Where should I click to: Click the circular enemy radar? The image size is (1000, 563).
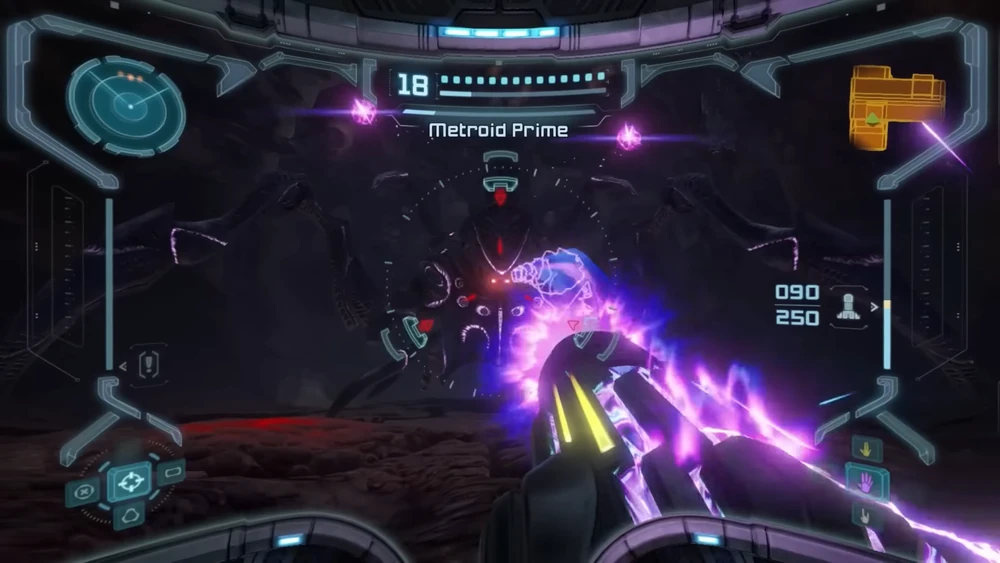[x=125, y=105]
